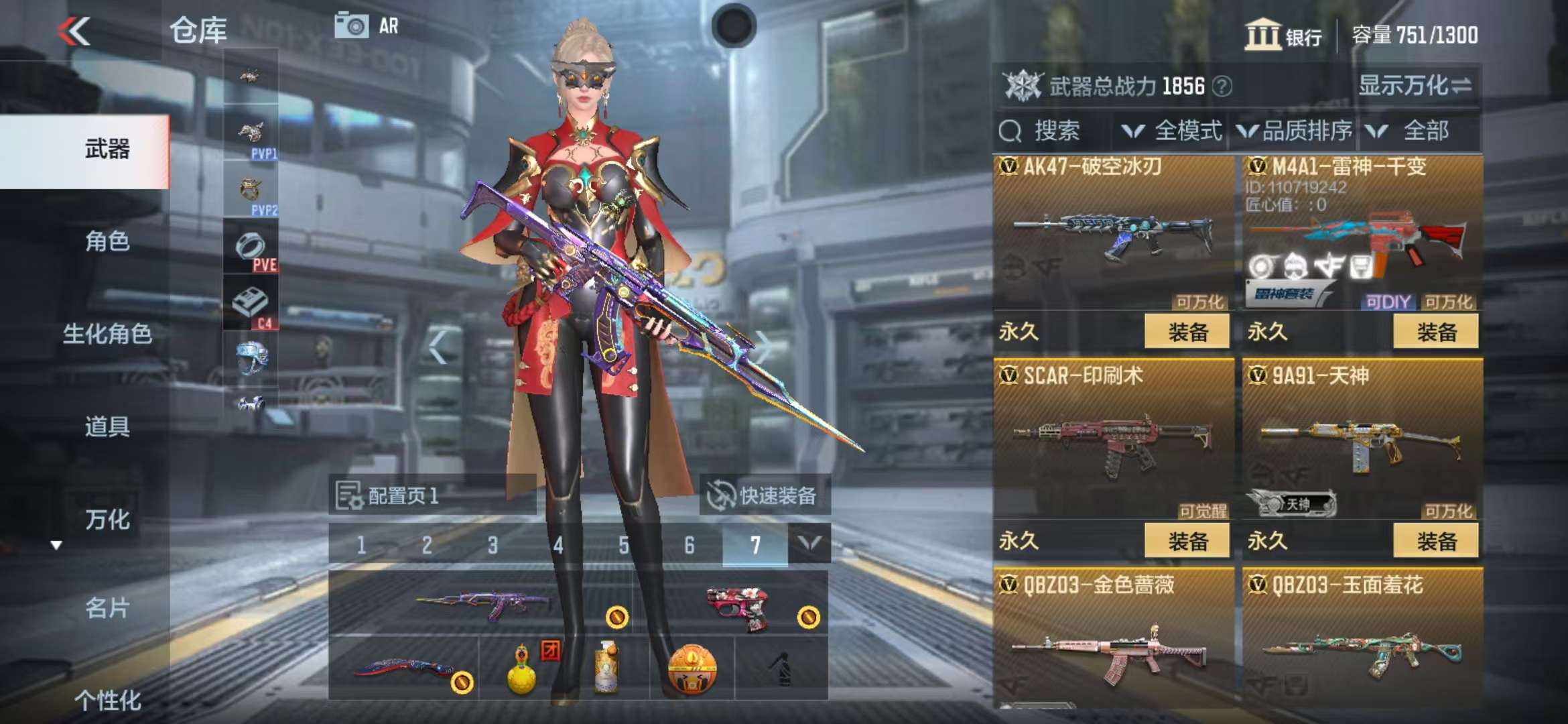Equip the M4A1-雷神-千变 with 装备
This screenshot has height=724, width=1568.
pos(1435,331)
